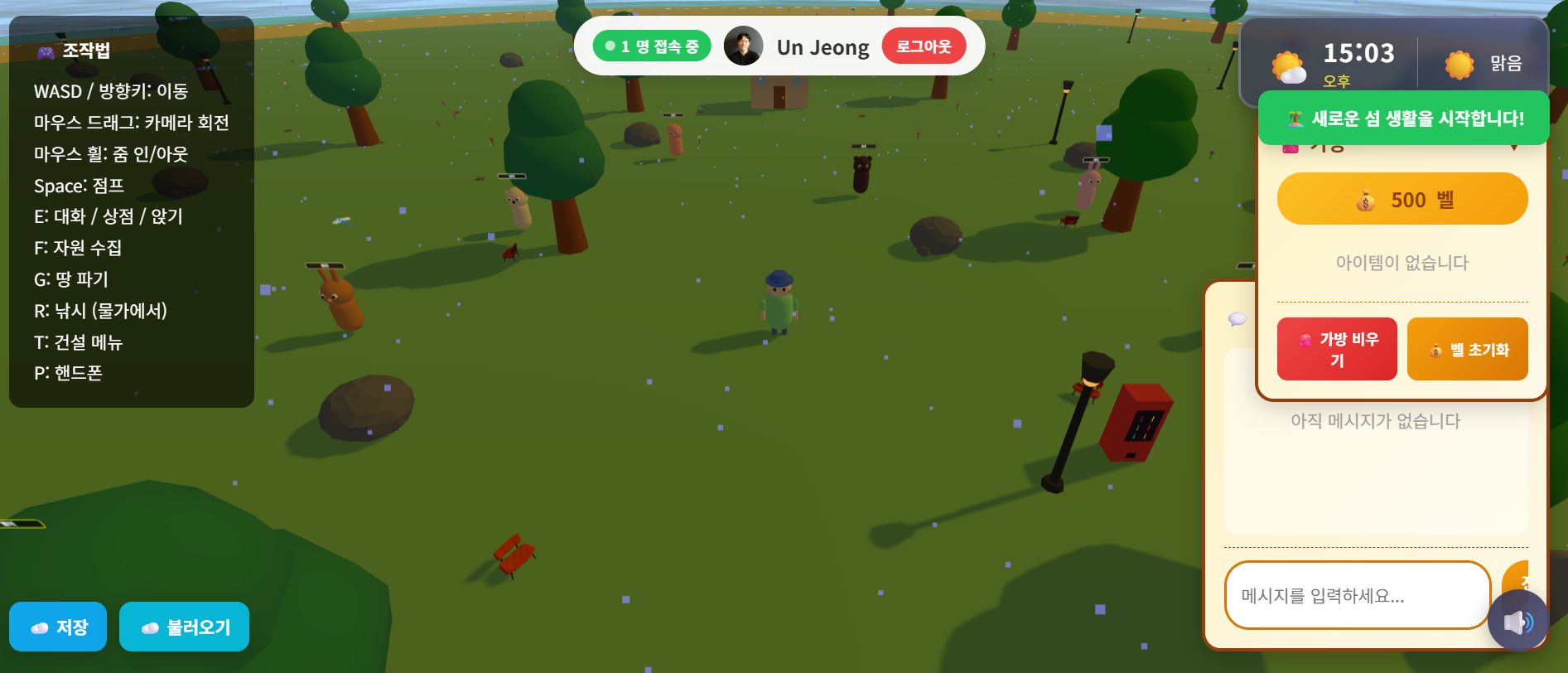The image size is (1568, 673).
Task: Reset bells with 벨 초기화 button
Action: pos(1467,349)
